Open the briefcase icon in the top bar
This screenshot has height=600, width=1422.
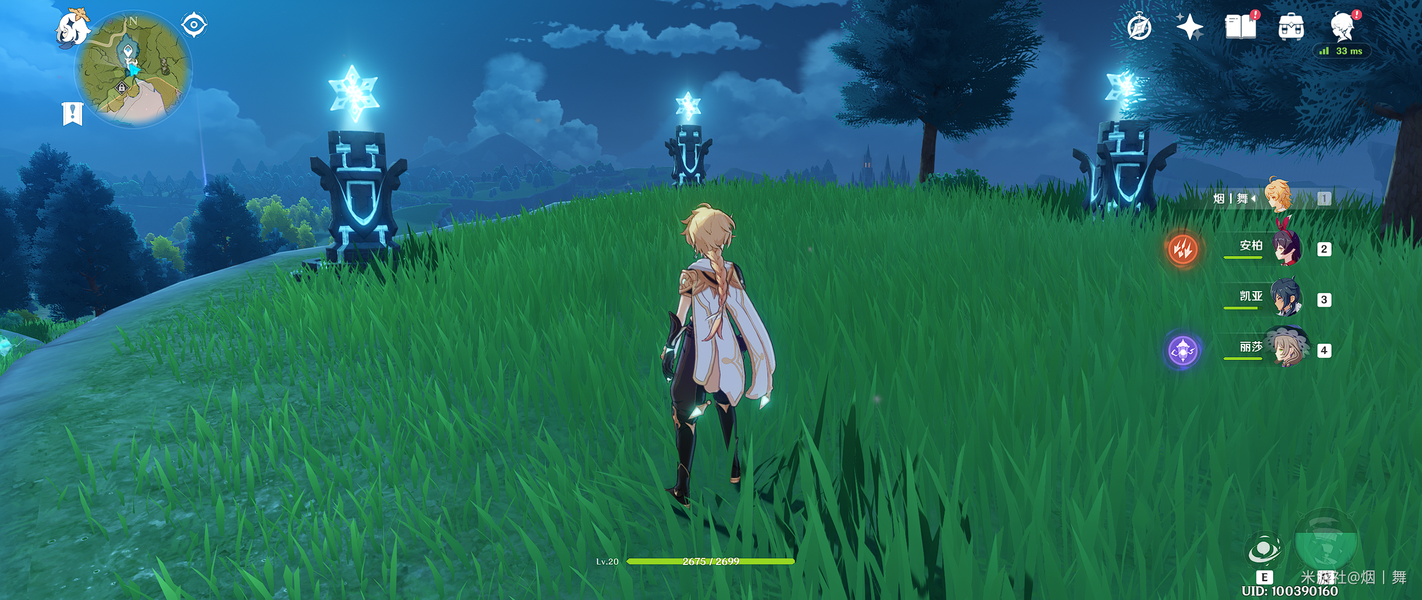click(x=1291, y=27)
